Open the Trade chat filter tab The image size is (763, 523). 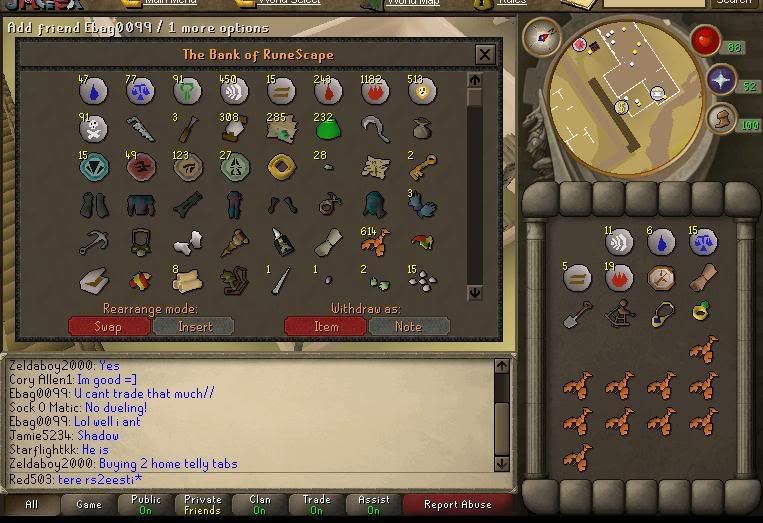[317, 504]
